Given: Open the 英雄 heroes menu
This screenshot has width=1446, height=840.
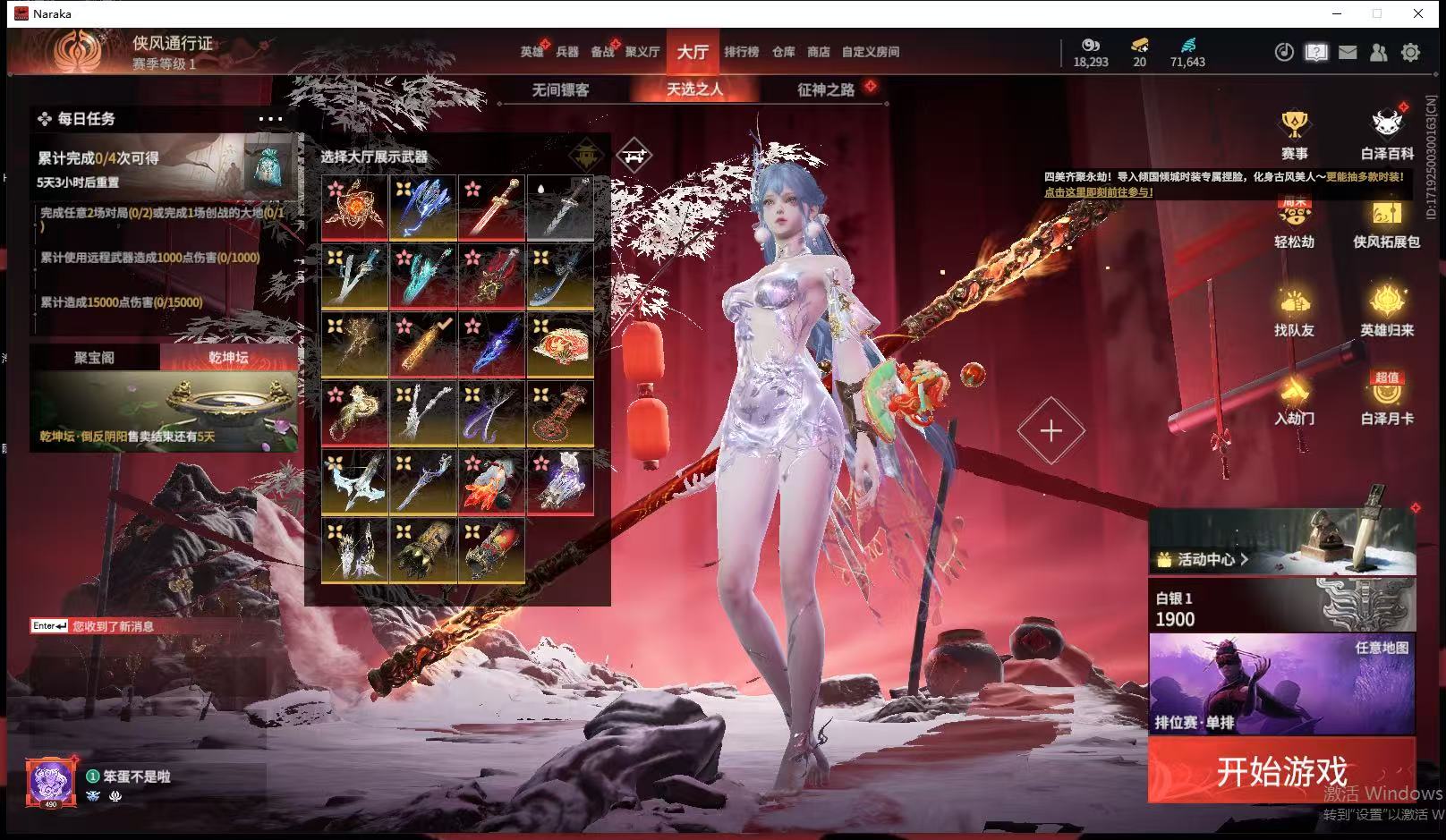Looking at the screenshot, I should point(532,52).
